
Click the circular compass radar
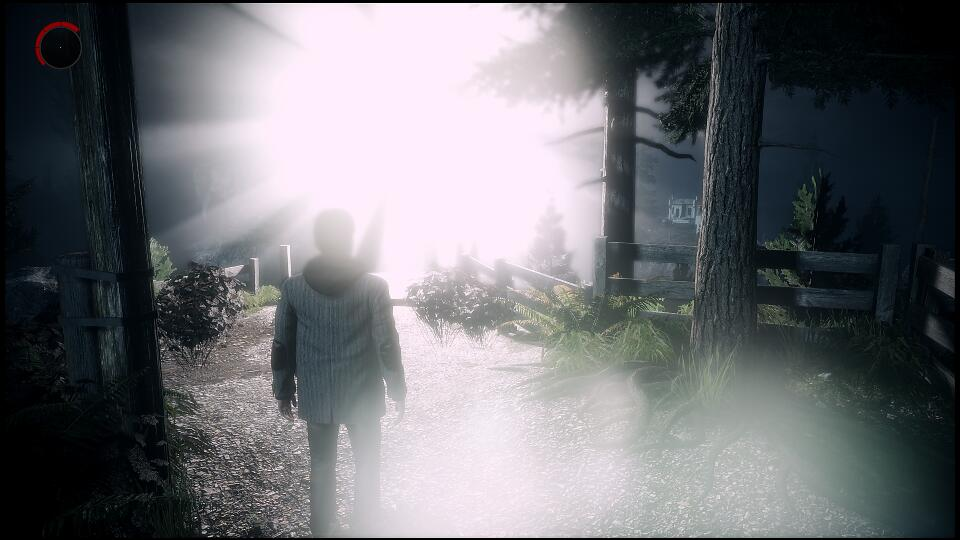point(59,46)
